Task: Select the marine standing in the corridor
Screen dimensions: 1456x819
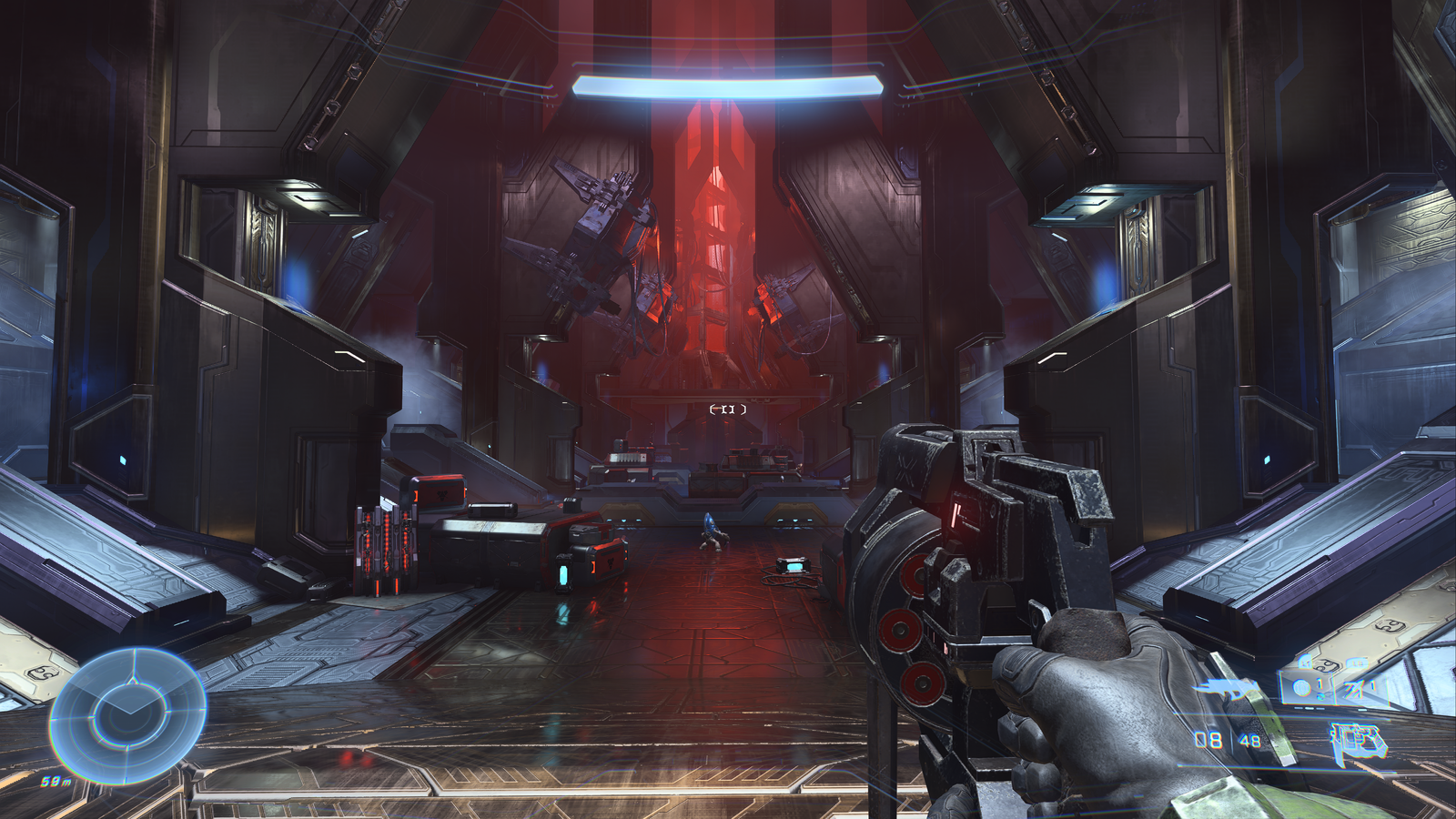Action: 711,531
